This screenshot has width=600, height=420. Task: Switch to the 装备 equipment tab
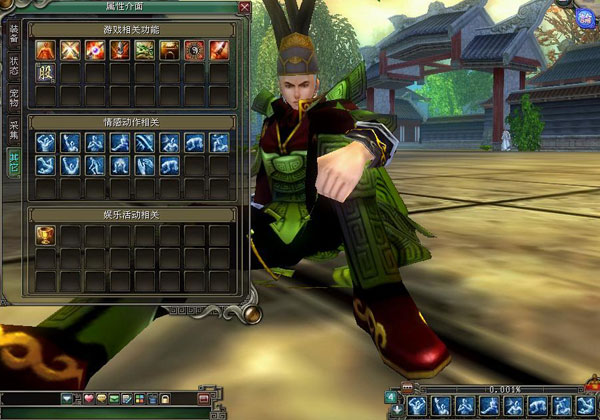click(14, 34)
